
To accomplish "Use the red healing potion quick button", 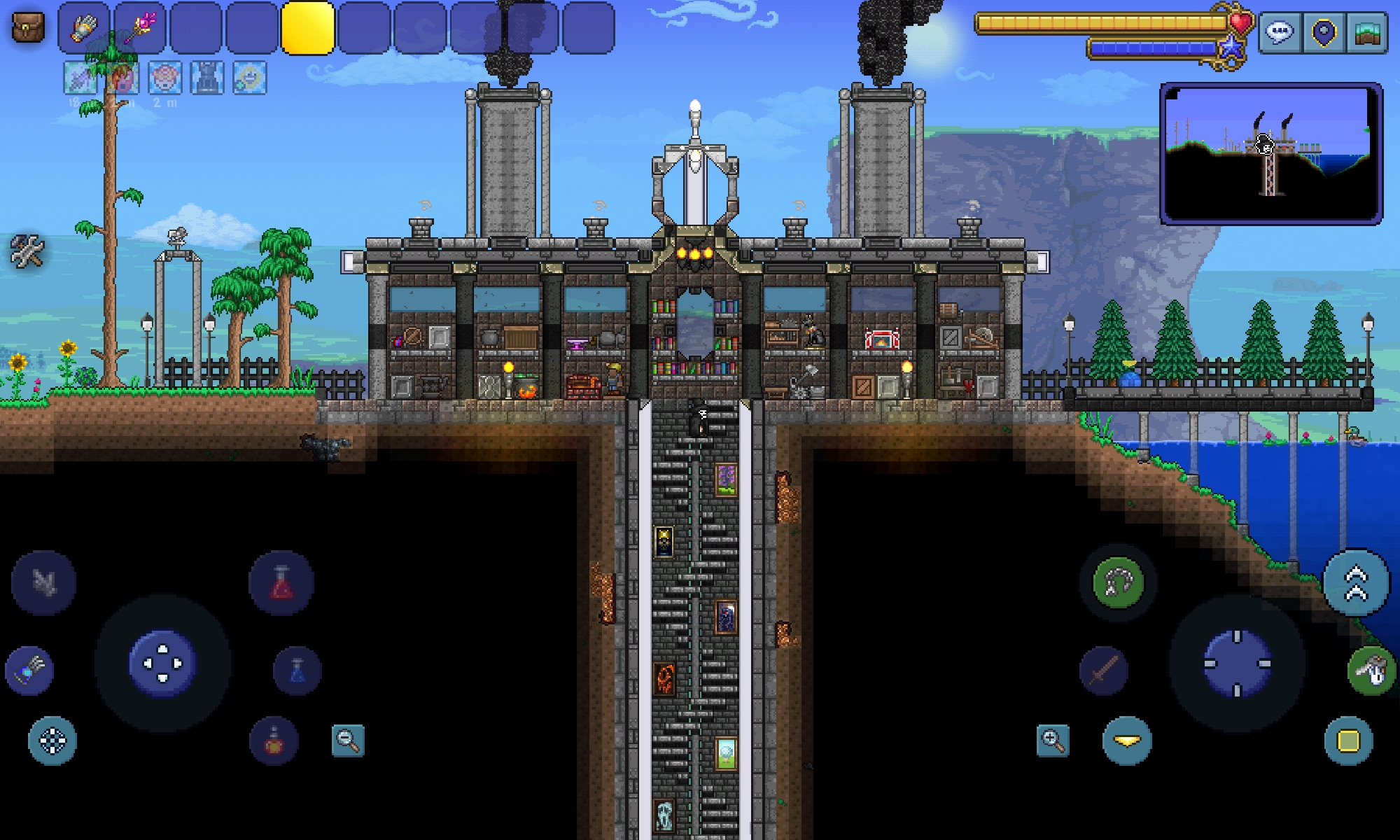I will point(281,582).
